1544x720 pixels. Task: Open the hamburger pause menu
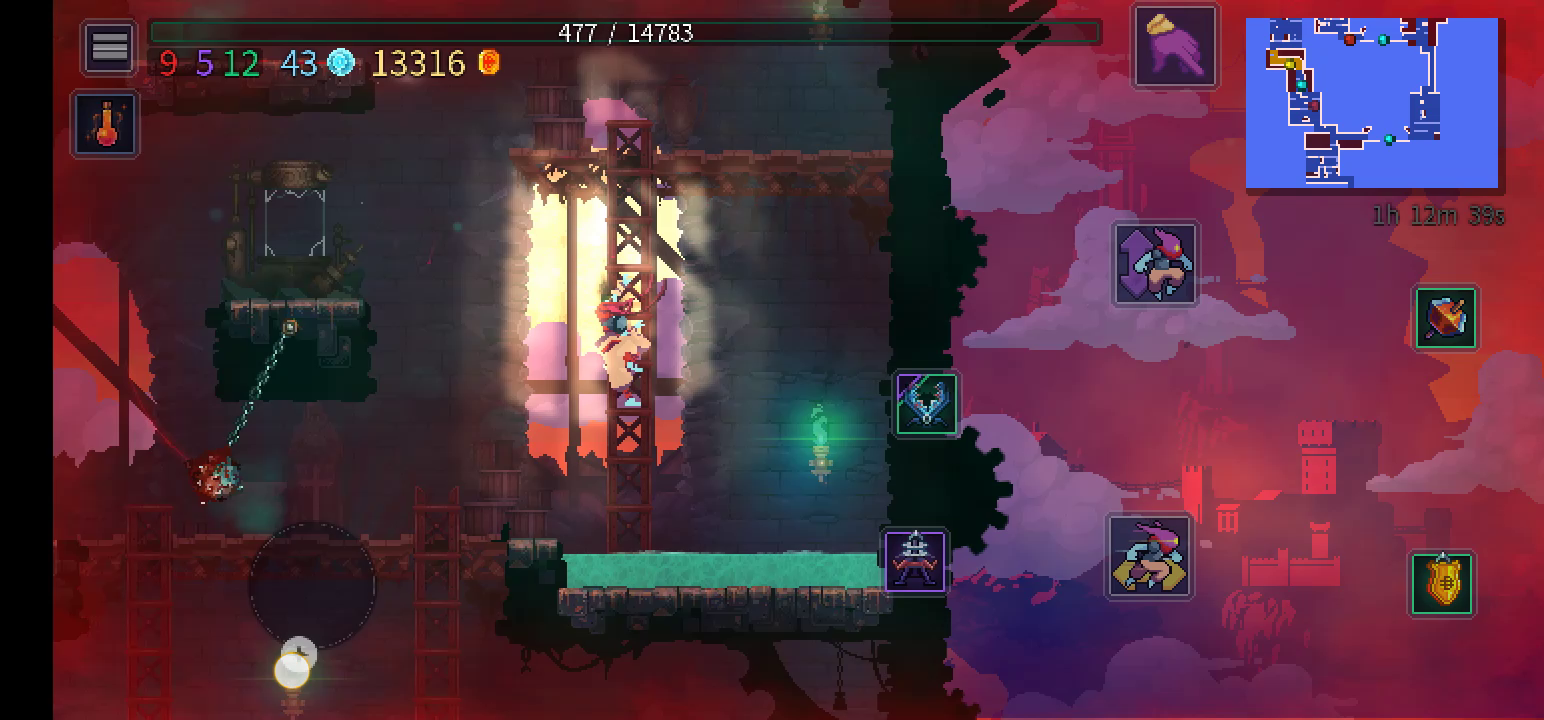click(x=109, y=46)
